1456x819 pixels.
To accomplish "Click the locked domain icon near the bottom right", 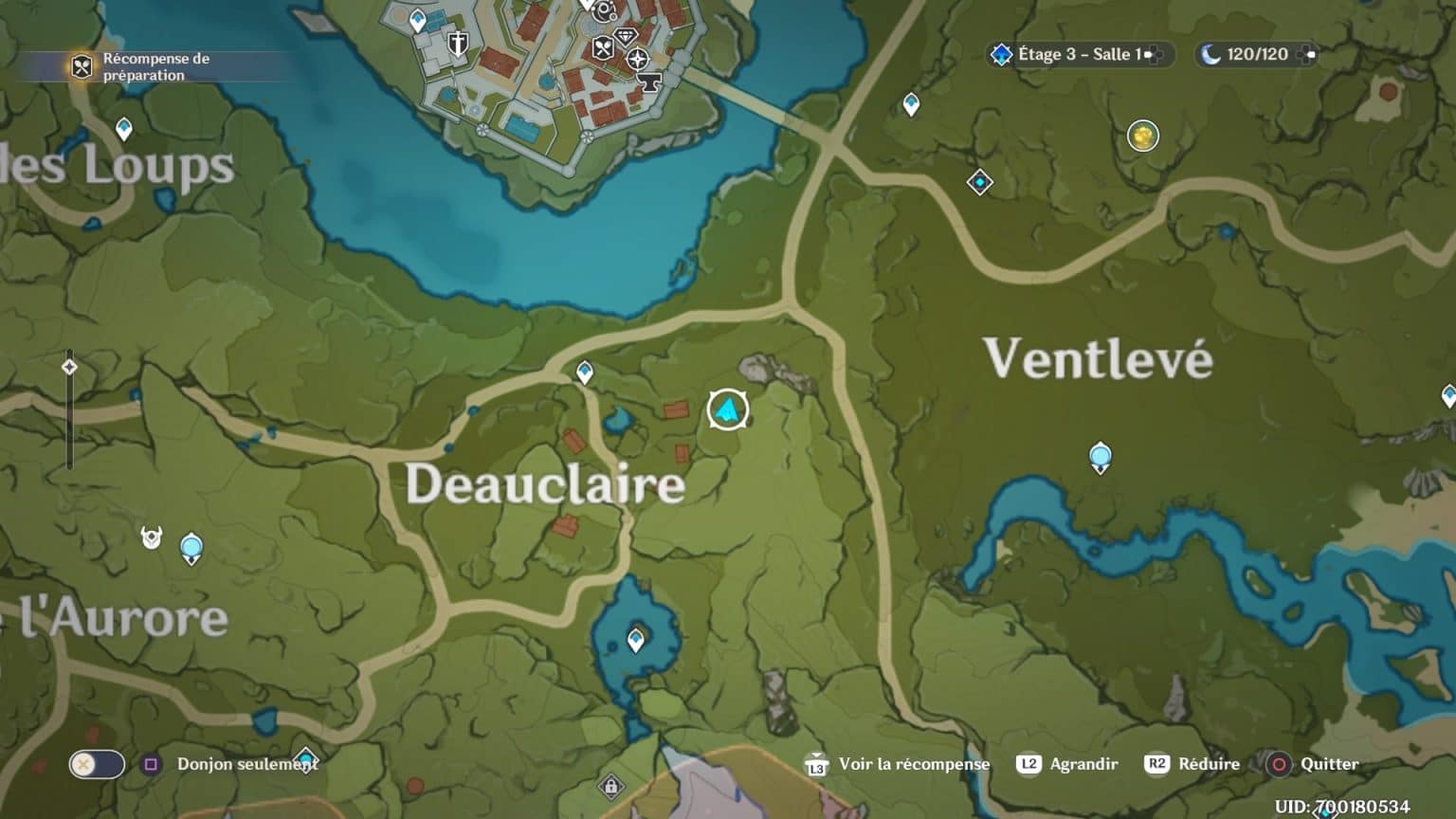I will click(611, 786).
